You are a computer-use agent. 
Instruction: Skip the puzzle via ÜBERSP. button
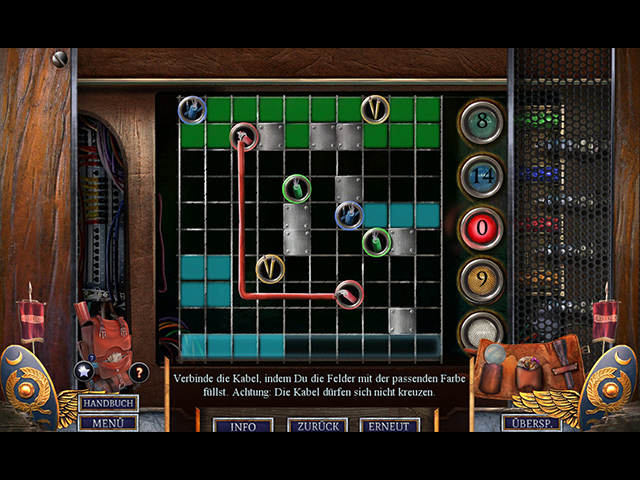531,422
